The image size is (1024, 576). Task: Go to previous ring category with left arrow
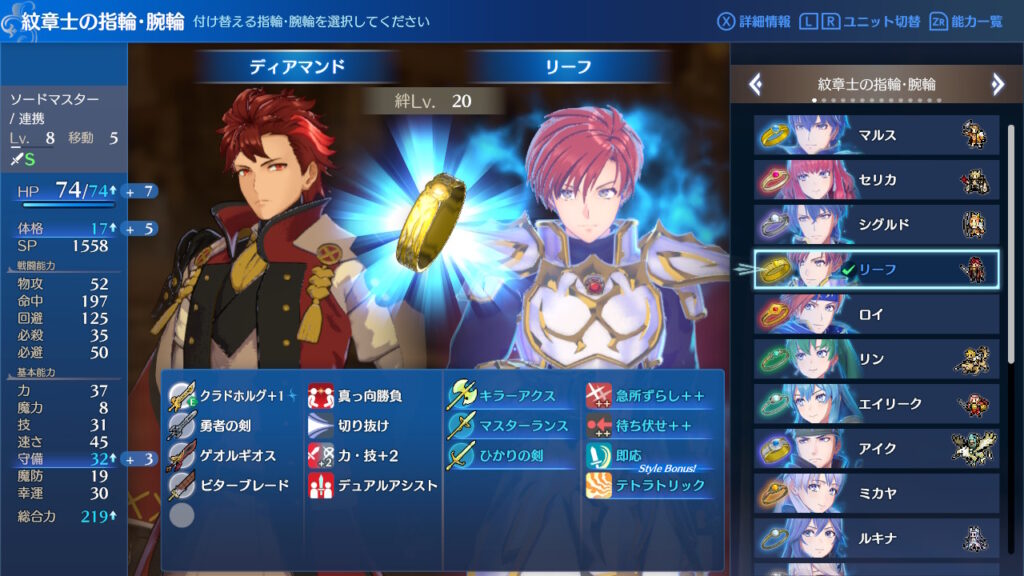756,85
